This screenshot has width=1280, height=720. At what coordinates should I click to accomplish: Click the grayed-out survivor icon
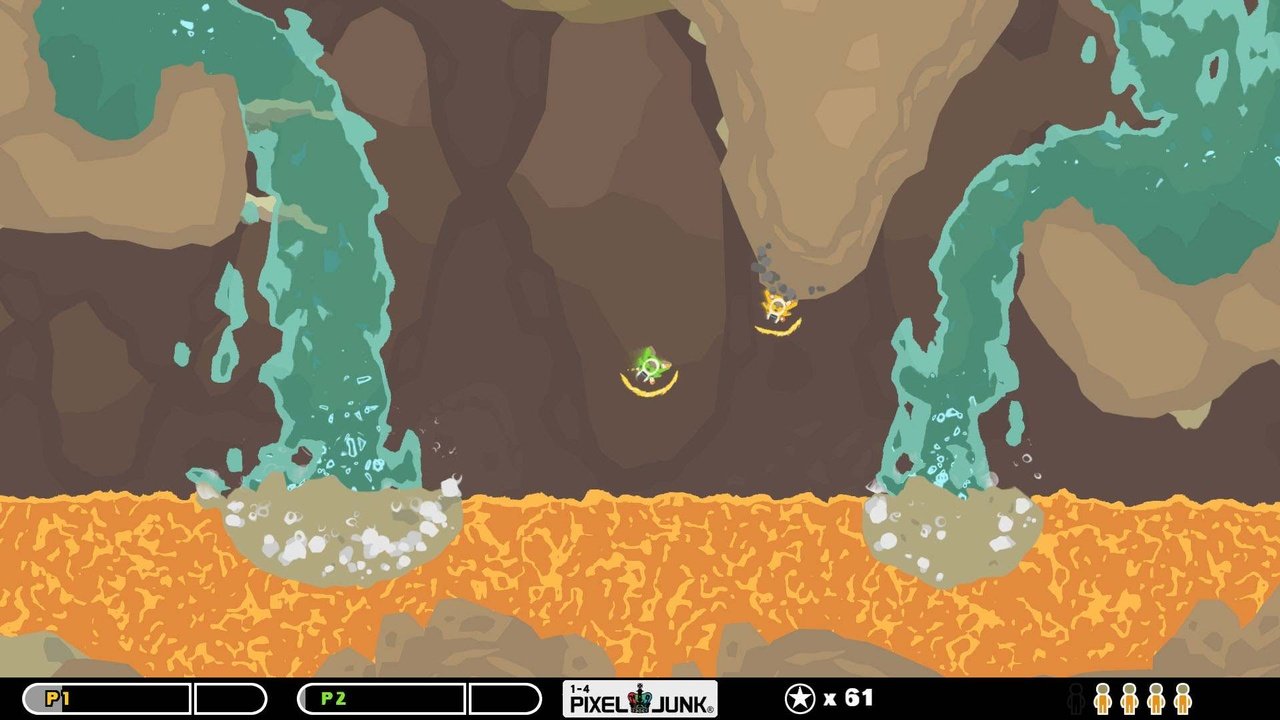tap(1076, 700)
